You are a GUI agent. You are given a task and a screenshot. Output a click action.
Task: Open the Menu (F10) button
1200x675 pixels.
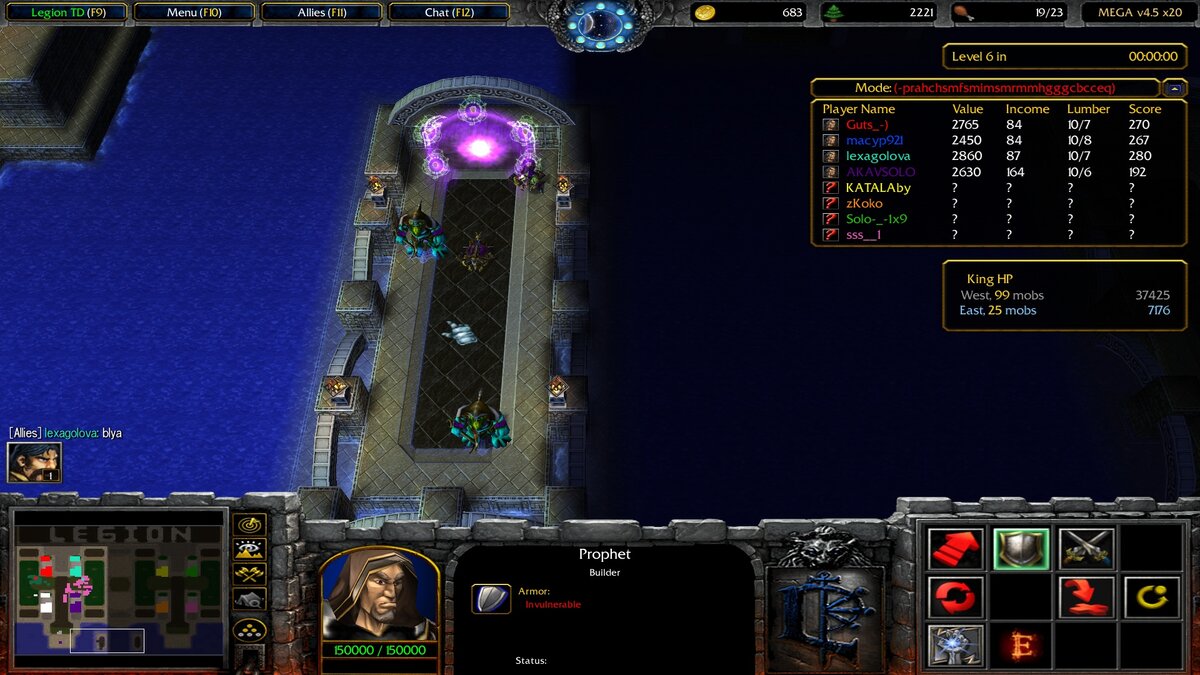194,13
